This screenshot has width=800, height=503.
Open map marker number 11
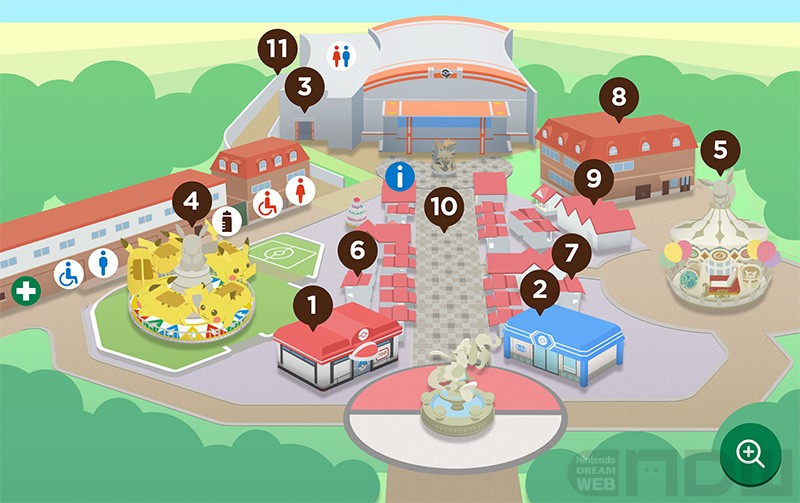278,49
